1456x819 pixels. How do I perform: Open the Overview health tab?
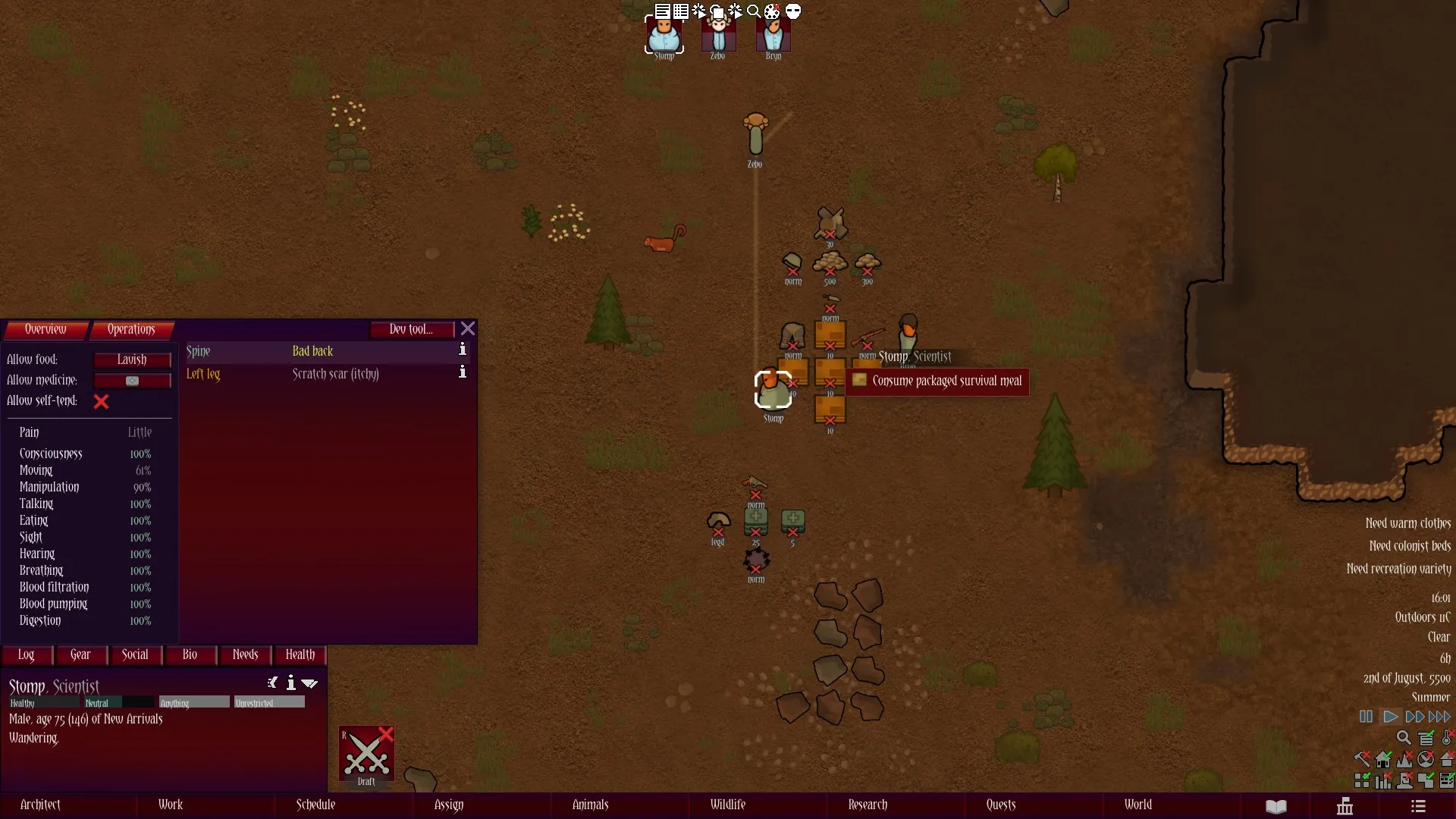(45, 329)
